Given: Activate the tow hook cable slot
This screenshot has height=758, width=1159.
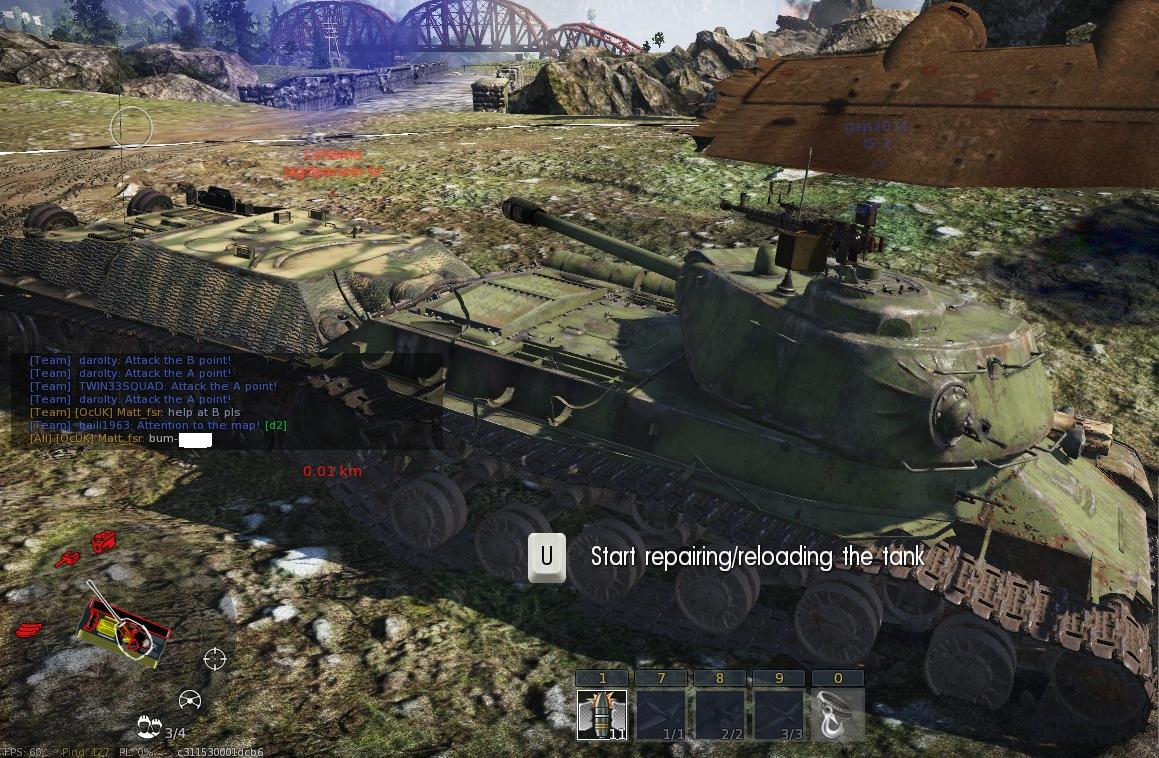Looking at the screenshot, I should 837,715.
